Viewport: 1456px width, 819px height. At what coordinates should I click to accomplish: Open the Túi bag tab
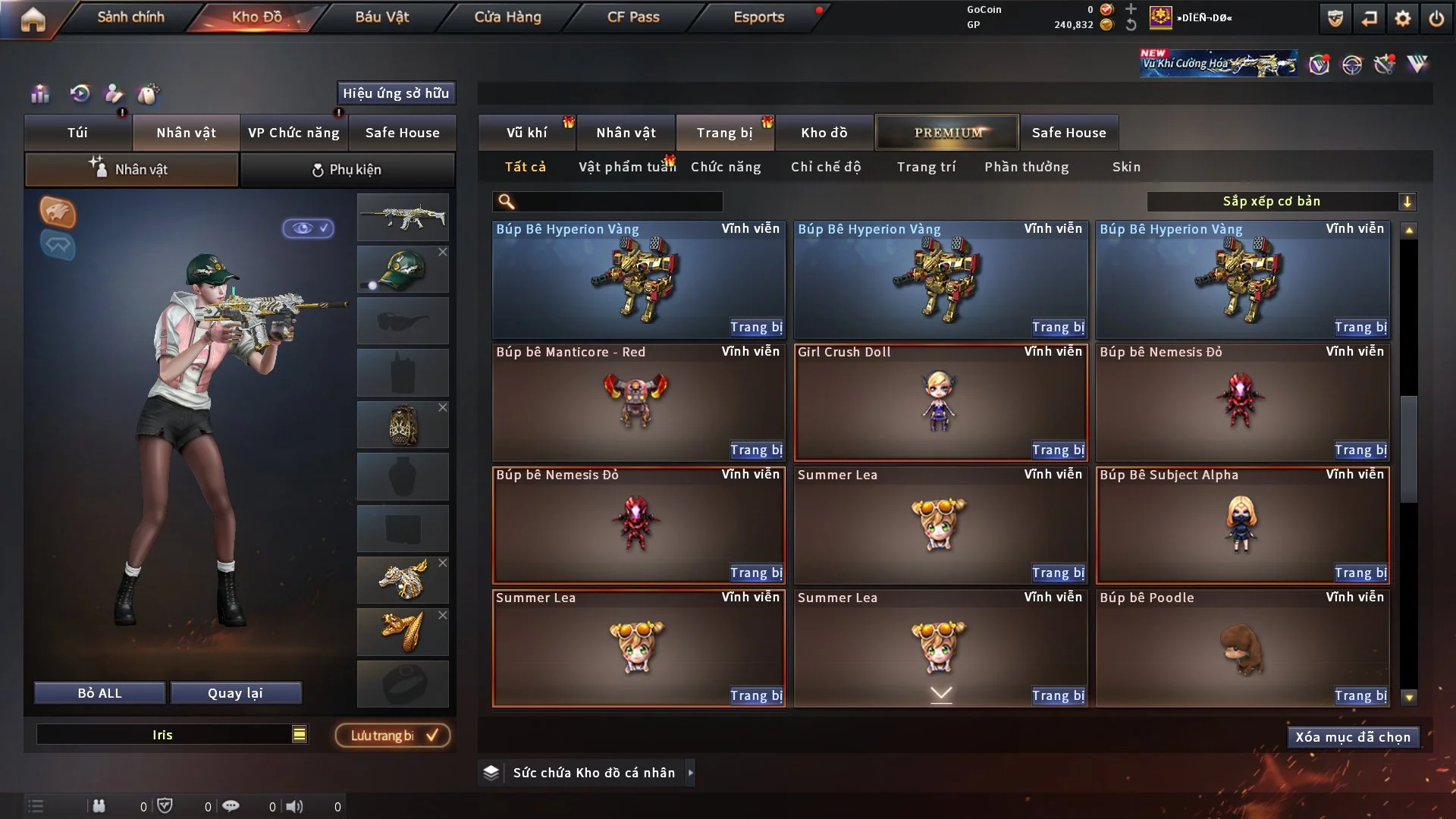(77, 133)
